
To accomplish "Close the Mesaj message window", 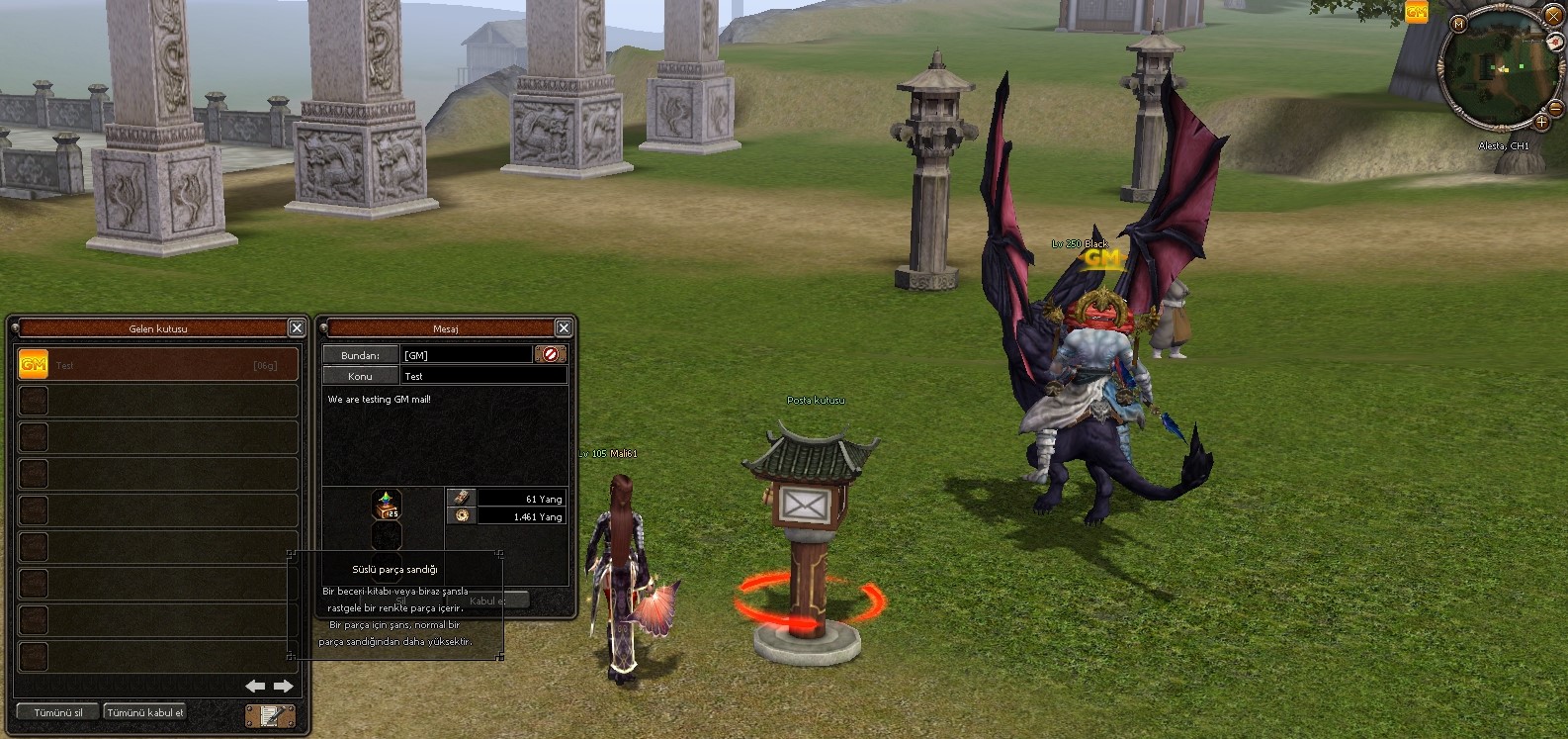I will [x=564, y=327].
